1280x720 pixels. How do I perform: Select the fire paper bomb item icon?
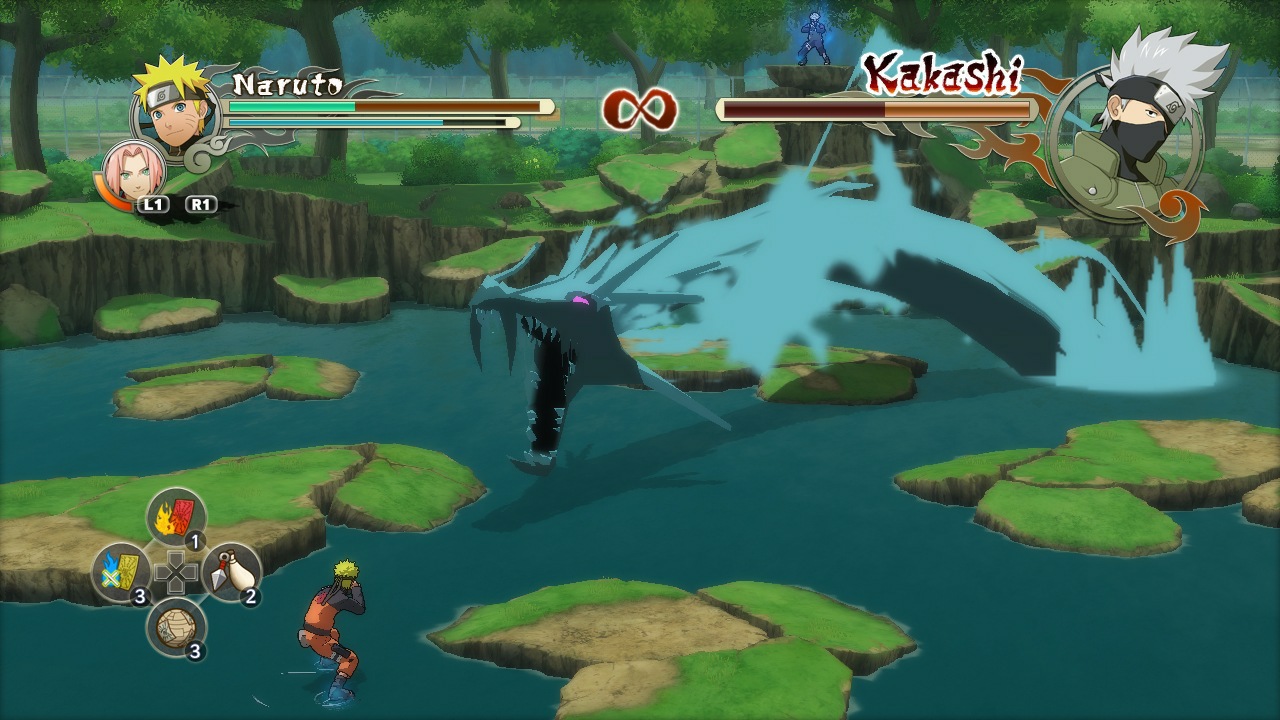(x=175, y=516)
